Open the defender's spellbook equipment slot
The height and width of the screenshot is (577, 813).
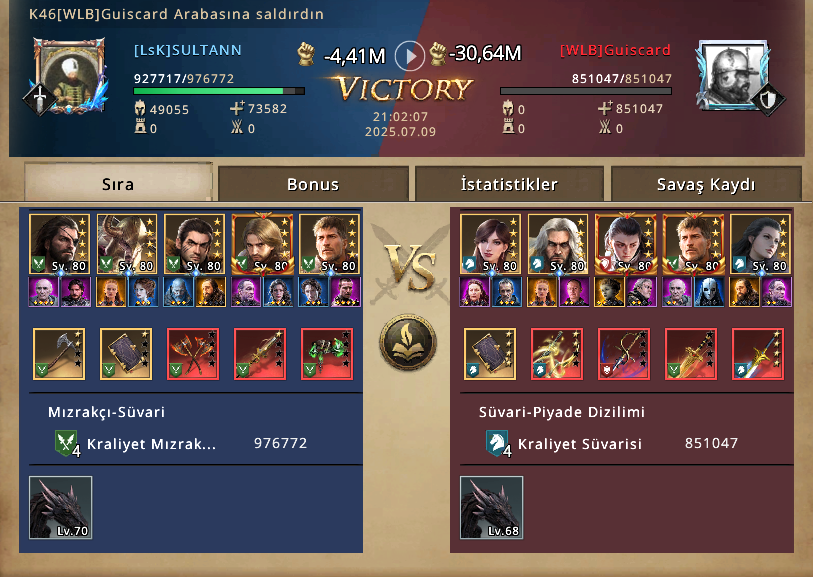[x=490, y=354]
